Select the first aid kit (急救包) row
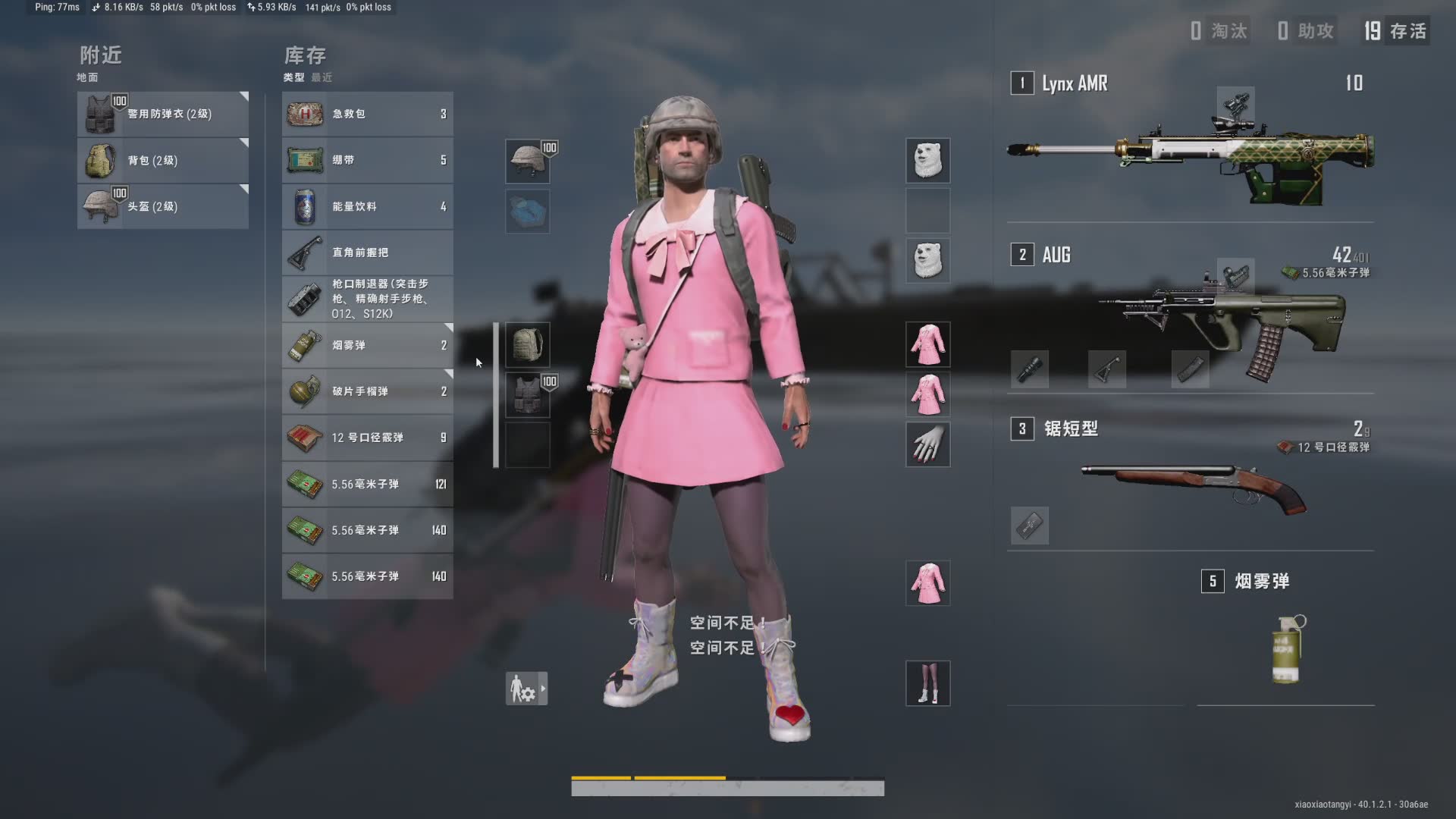The image size is (1456, 819). pos(367,115)
